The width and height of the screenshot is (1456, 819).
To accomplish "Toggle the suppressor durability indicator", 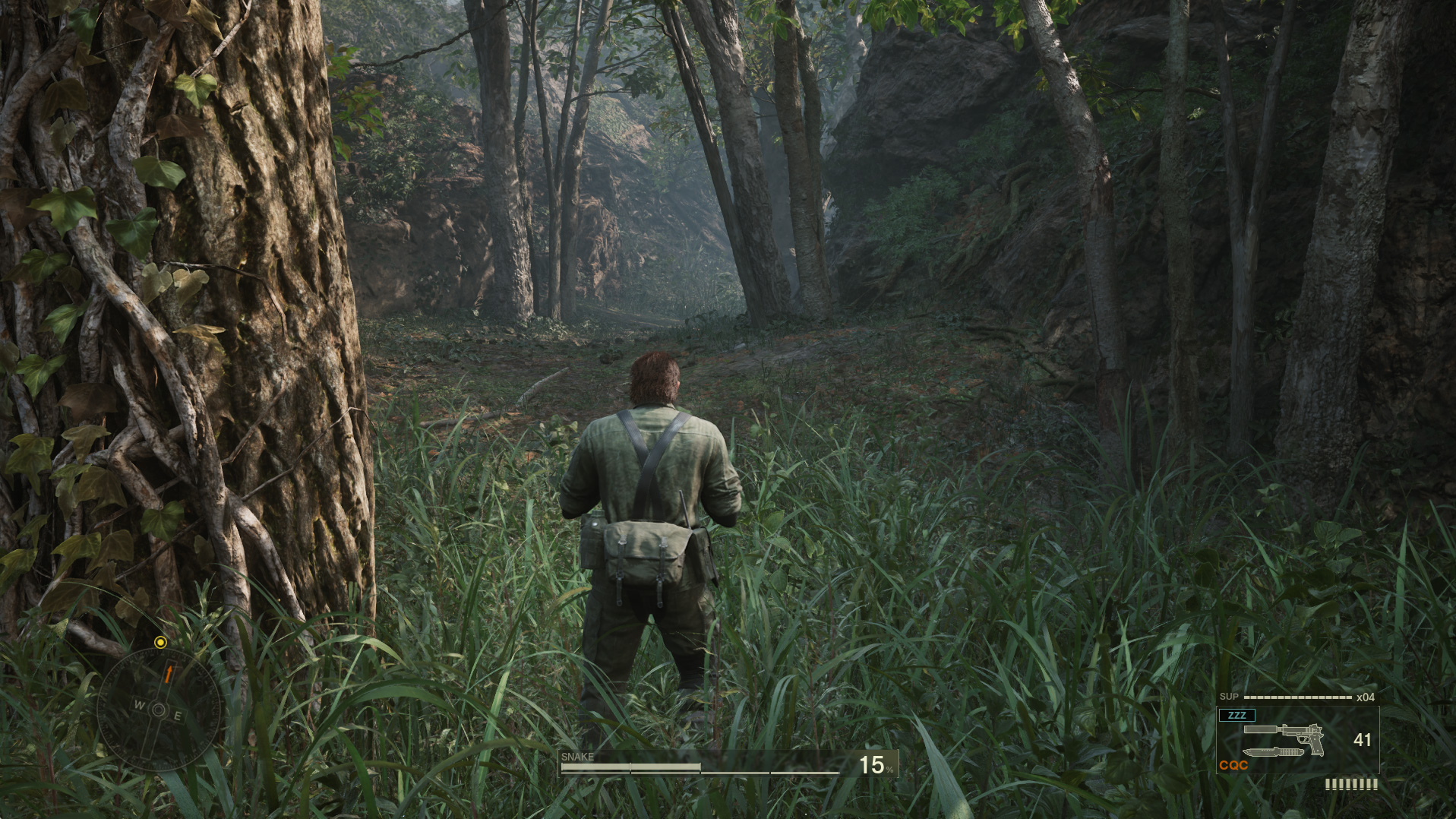I will tap(1297, 697).
